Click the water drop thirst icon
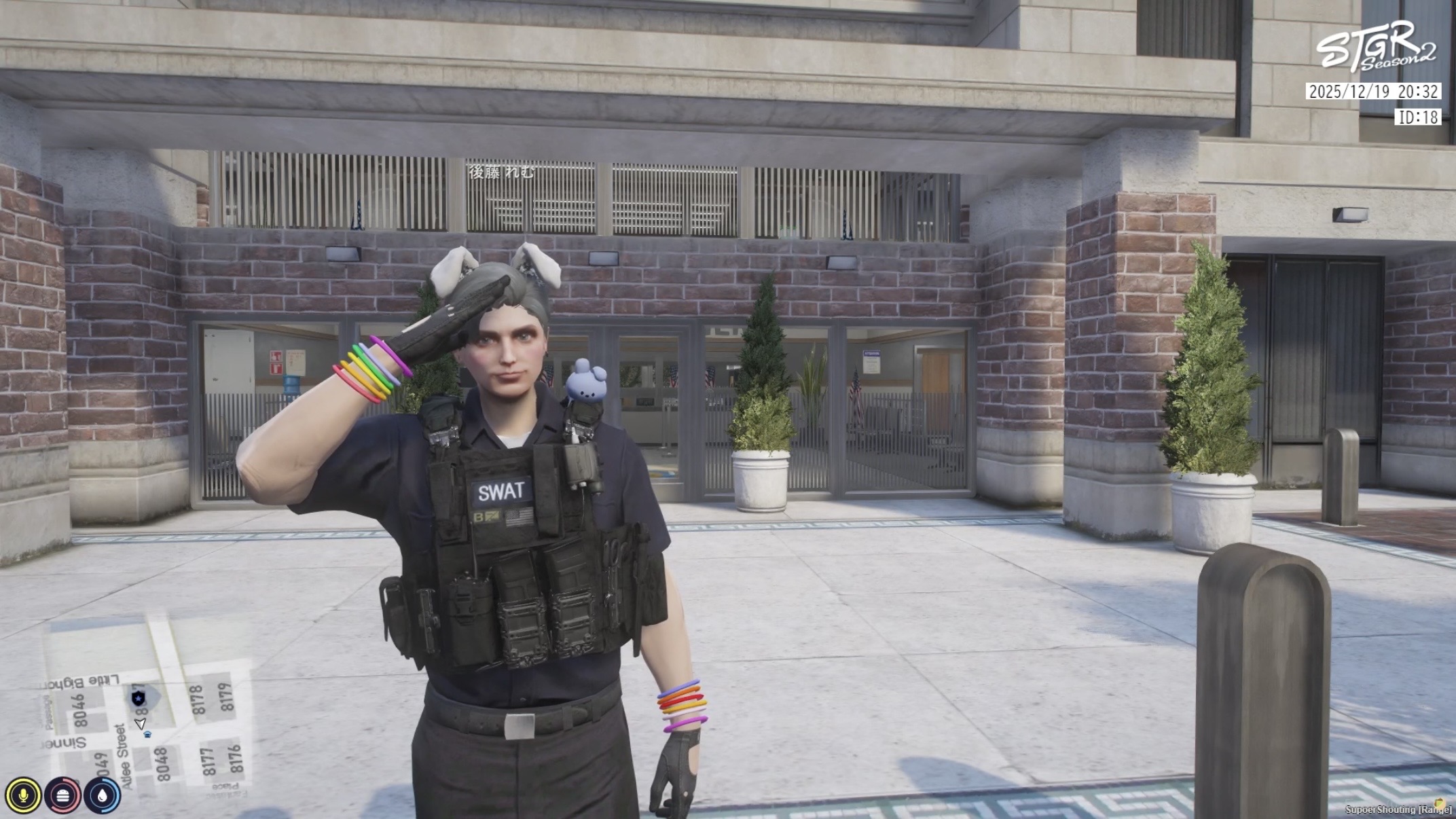The image size is (1456, 819). (102, 795)
